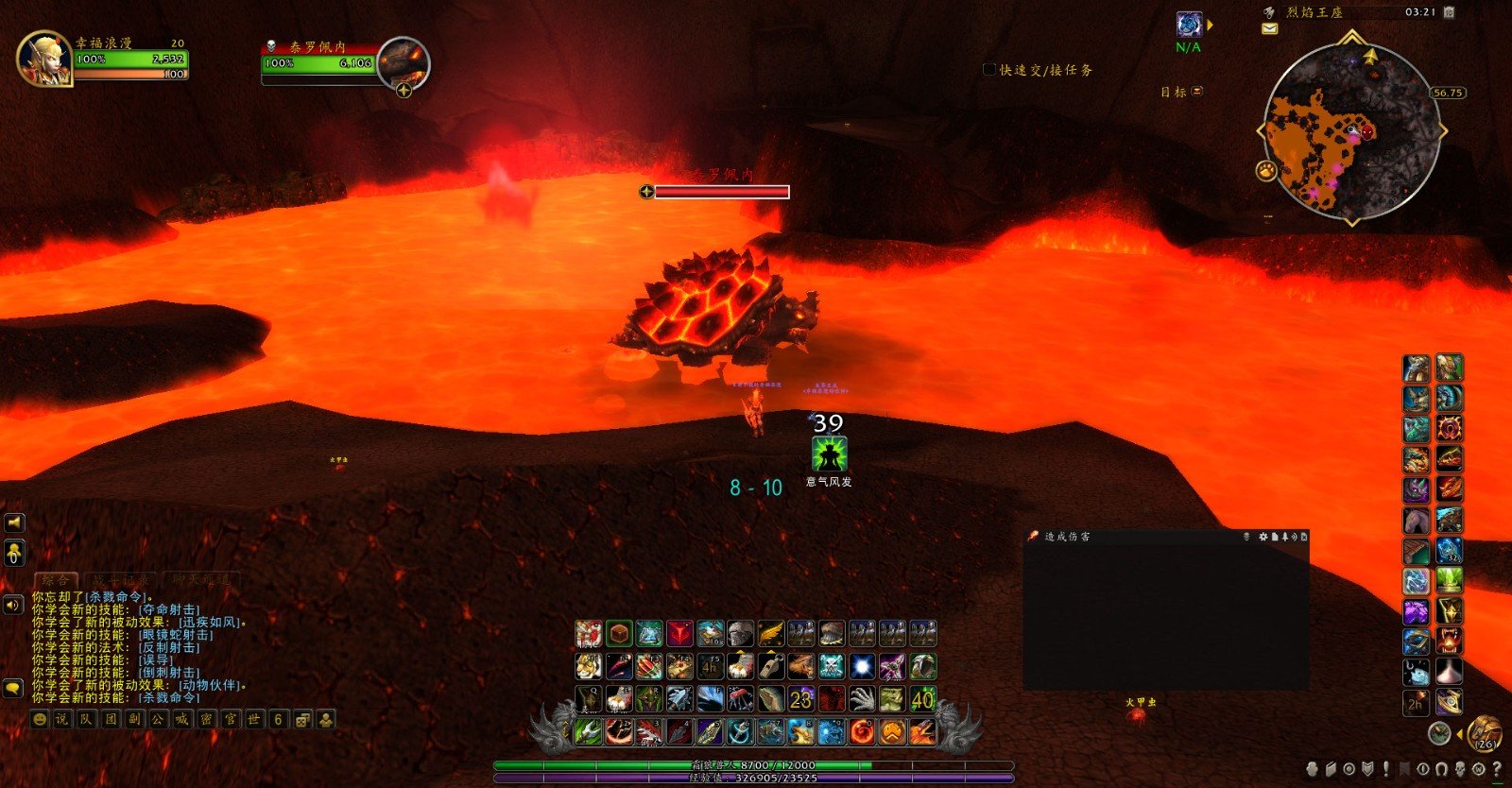Activate the white claw hand ability
1512x788 pixels.
861,699
